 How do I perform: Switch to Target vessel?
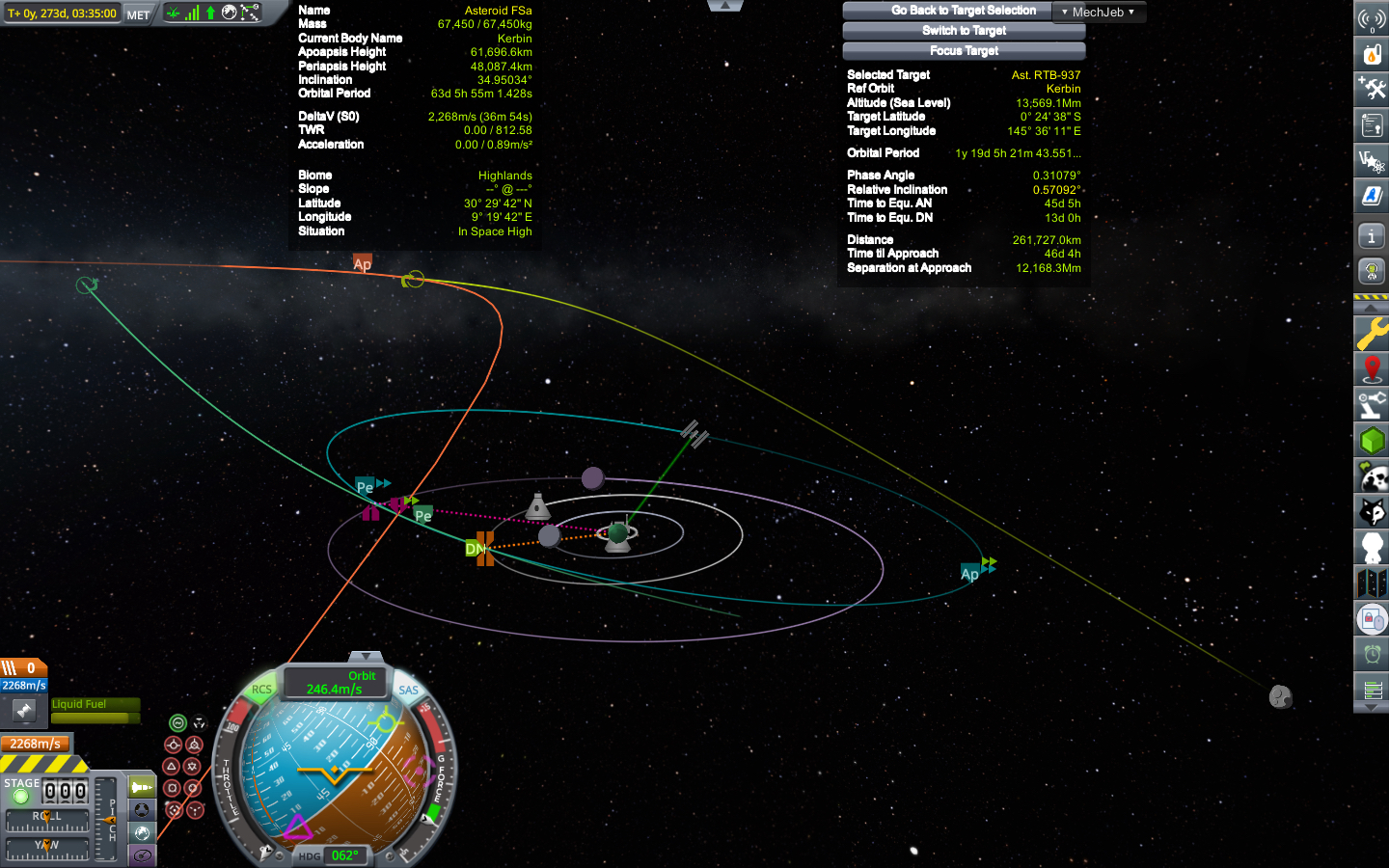pyautogui.click(x=963, y=31)
